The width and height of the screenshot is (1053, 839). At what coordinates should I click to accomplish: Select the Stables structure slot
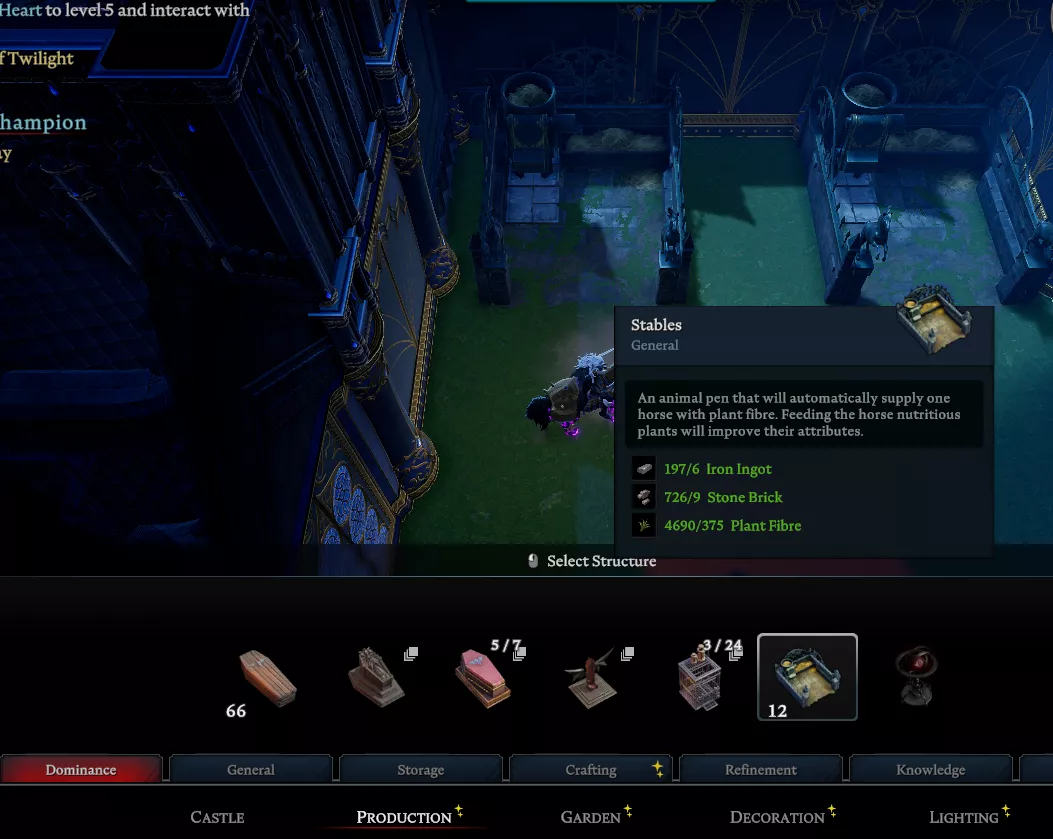[x=807, y=677]
